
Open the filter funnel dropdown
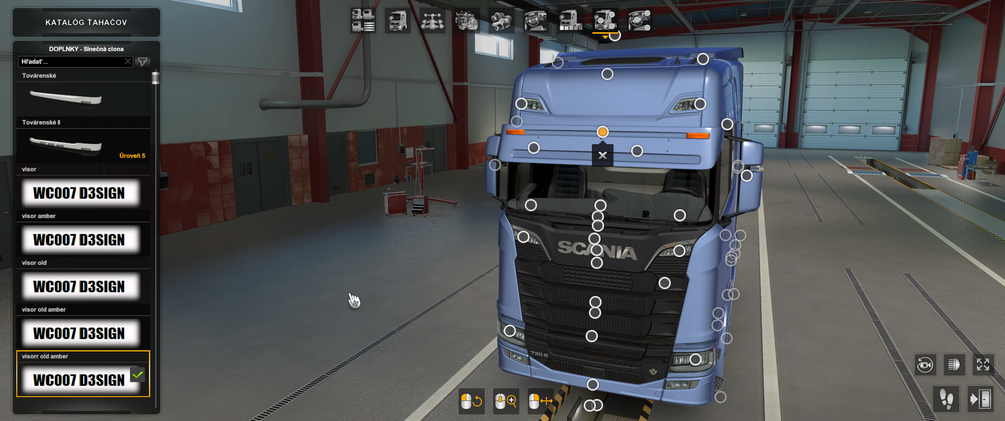tap(143, 62)
